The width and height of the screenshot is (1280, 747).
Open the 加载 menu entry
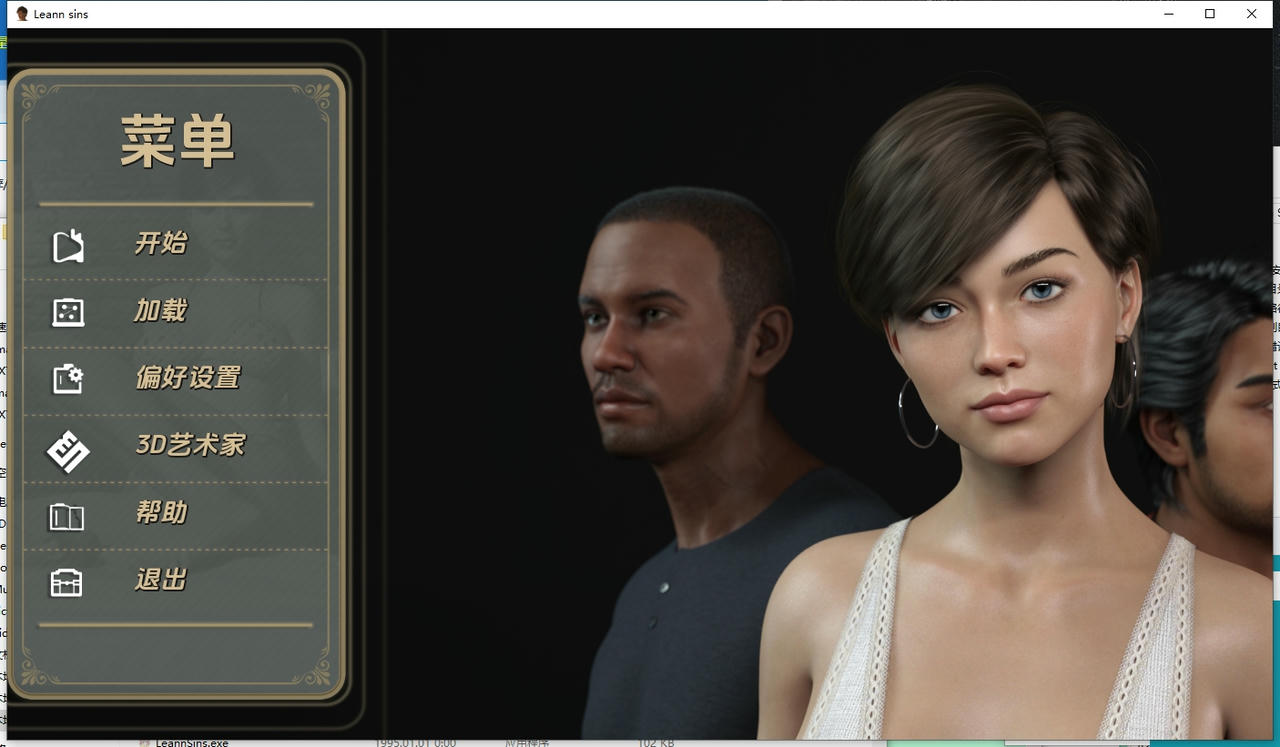(x=160, y=311)
